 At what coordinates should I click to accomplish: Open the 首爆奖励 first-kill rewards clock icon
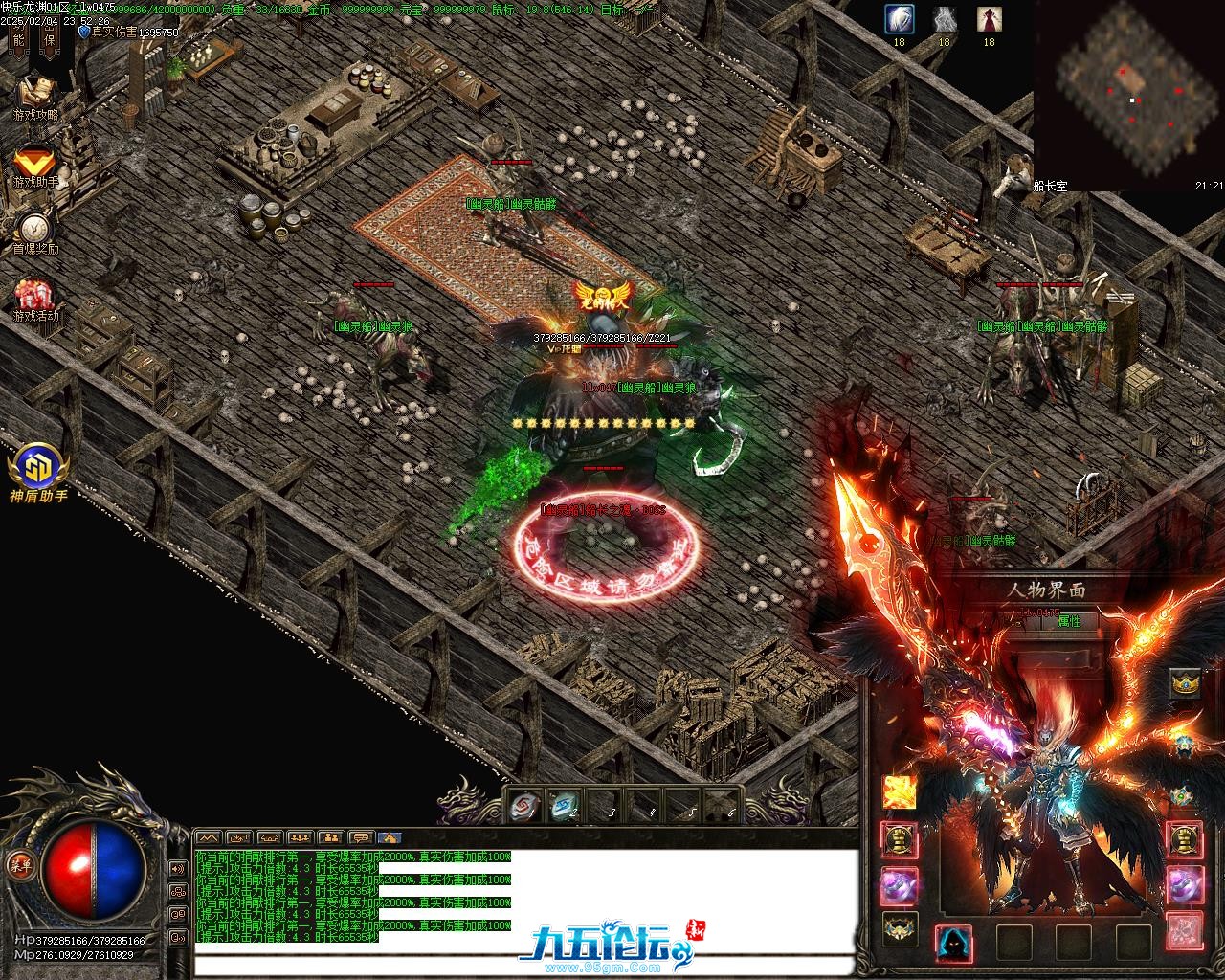point(35,230)
